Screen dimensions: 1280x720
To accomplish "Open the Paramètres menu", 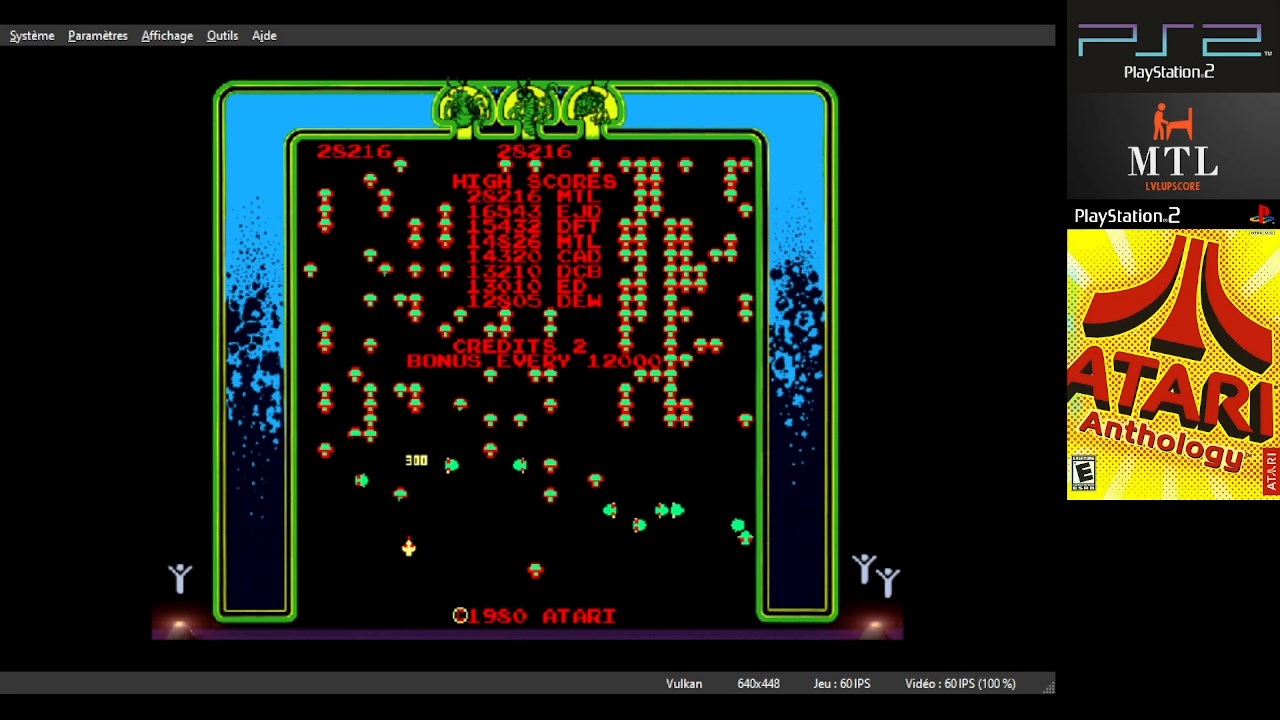I will click(x=98, y=36).
